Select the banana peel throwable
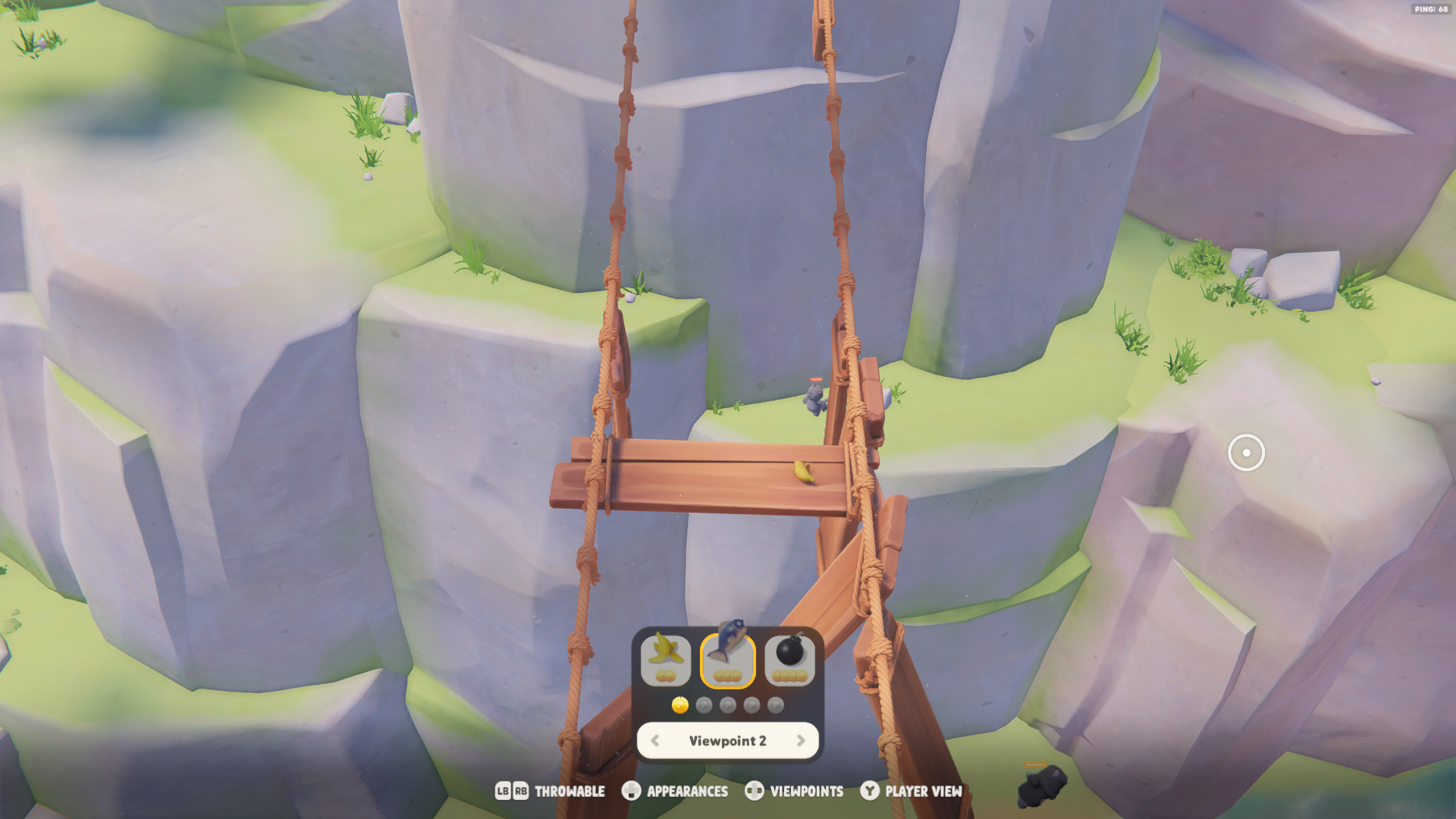The width and height of the screenshot is (1456, 819). [x=665, y=658]
